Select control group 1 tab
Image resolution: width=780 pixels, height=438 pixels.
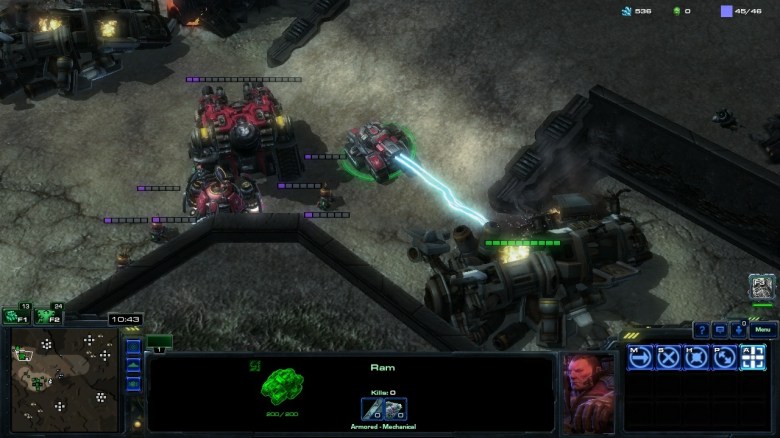coord(159,342)
